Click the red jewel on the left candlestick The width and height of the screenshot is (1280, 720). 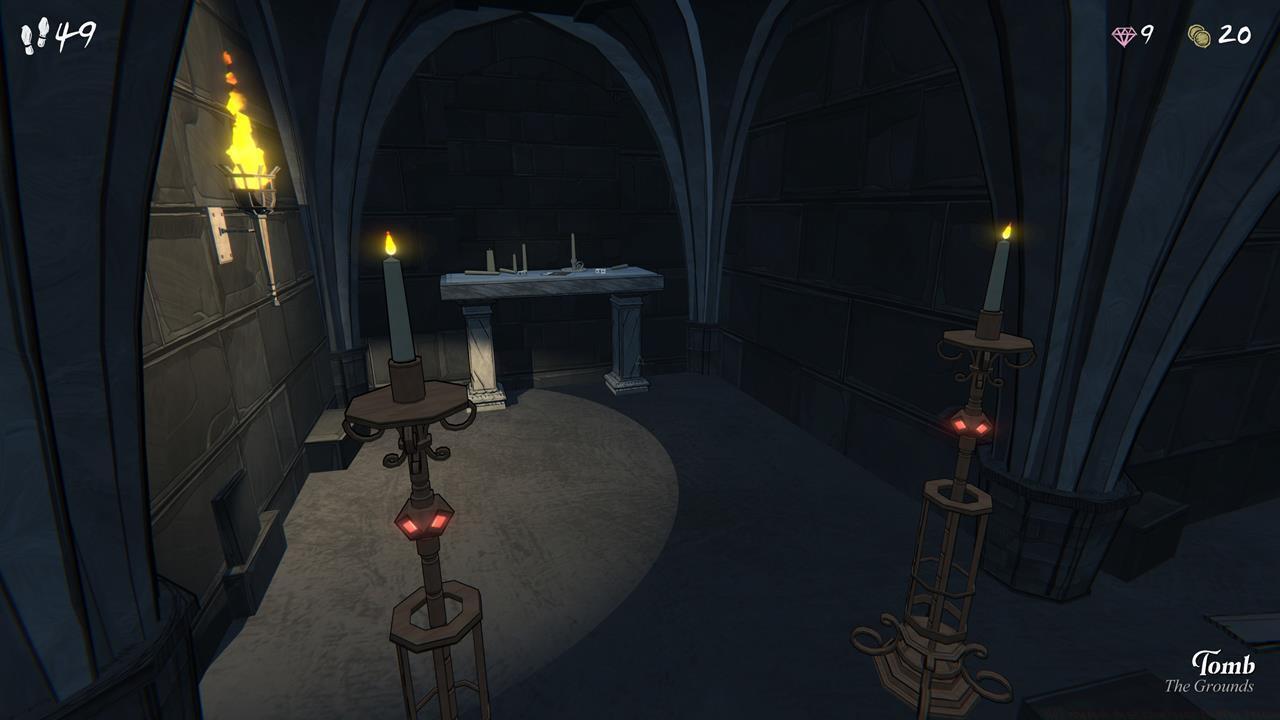(422, 521)
